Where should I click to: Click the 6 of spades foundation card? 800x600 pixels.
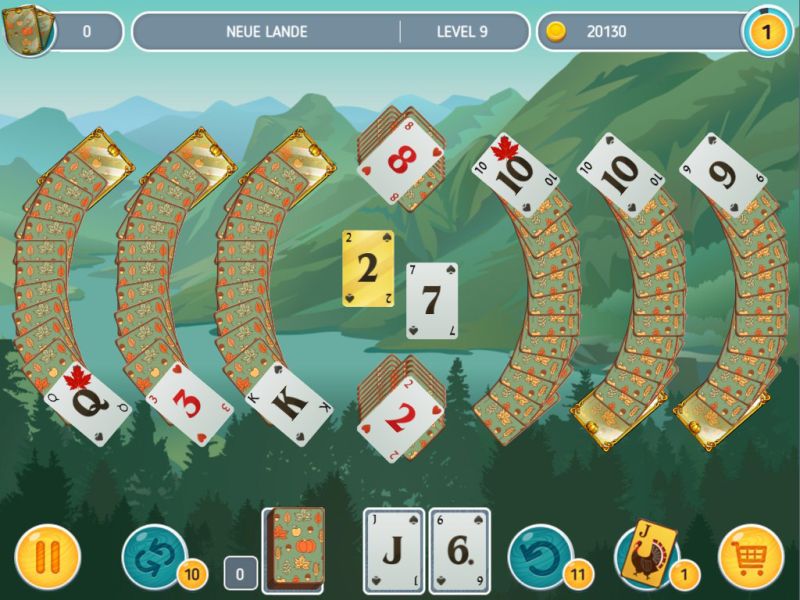458,551
